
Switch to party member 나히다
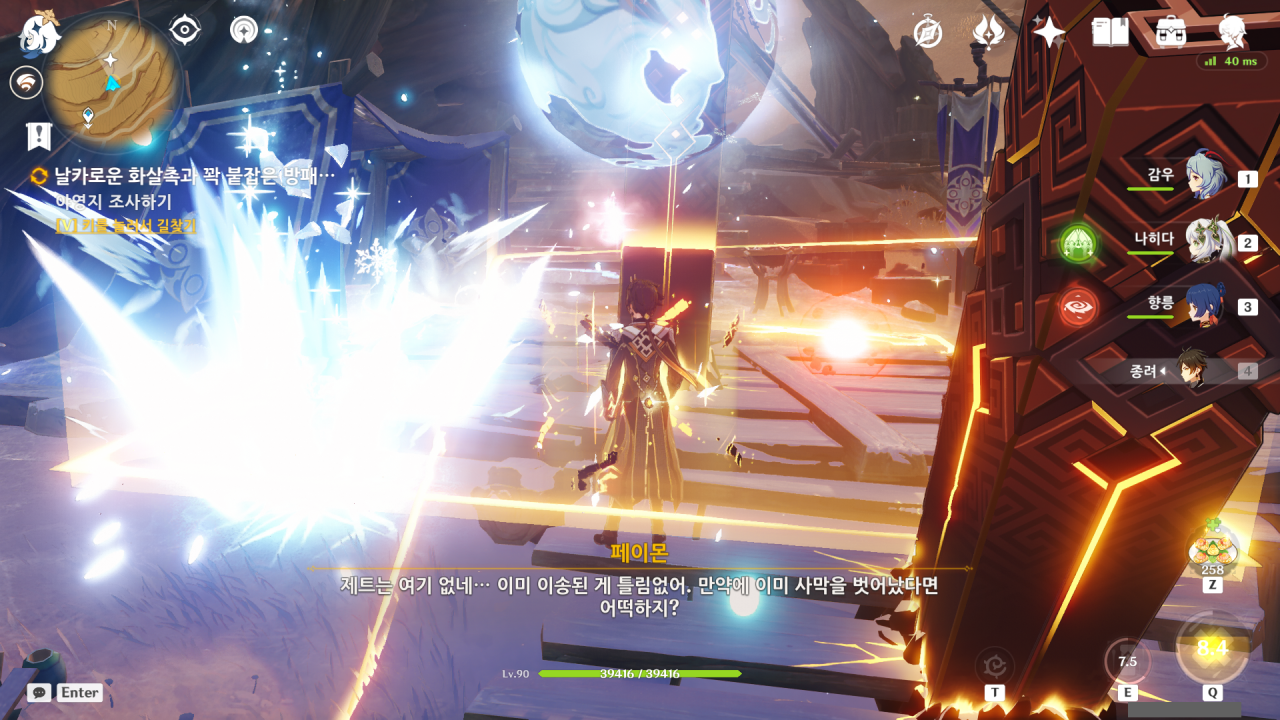1205,241
